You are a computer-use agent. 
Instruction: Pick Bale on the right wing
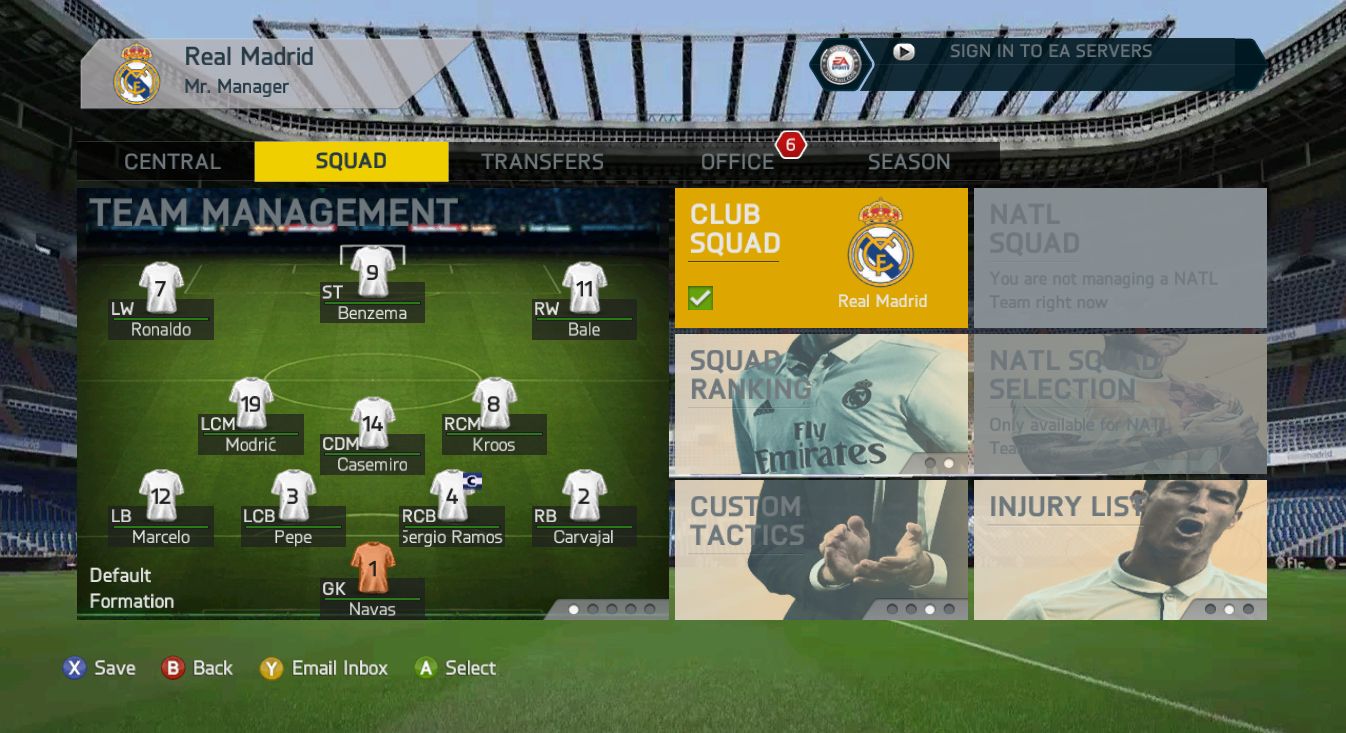coord(584,288)
